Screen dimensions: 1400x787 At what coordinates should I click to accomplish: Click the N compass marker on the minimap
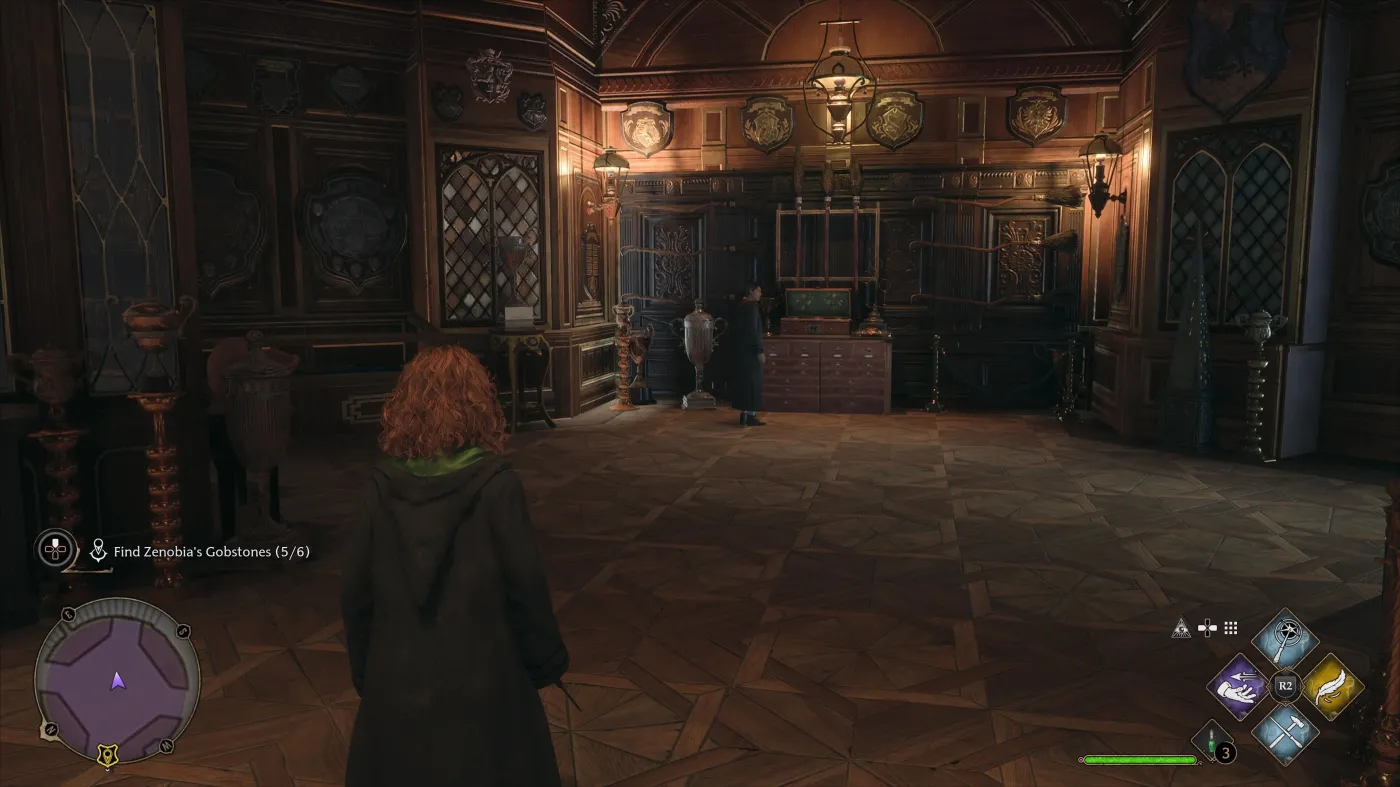50,729
